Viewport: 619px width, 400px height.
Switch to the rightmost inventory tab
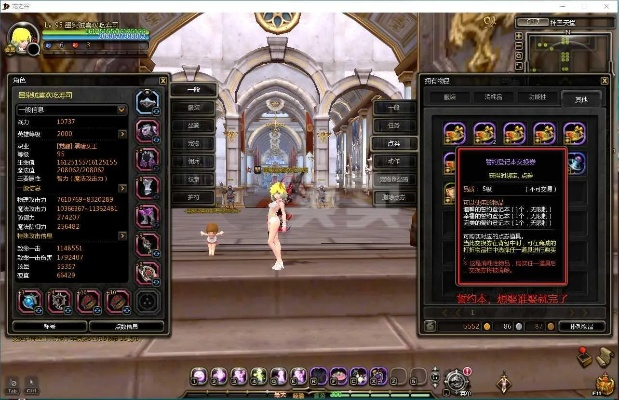point(581,99)
